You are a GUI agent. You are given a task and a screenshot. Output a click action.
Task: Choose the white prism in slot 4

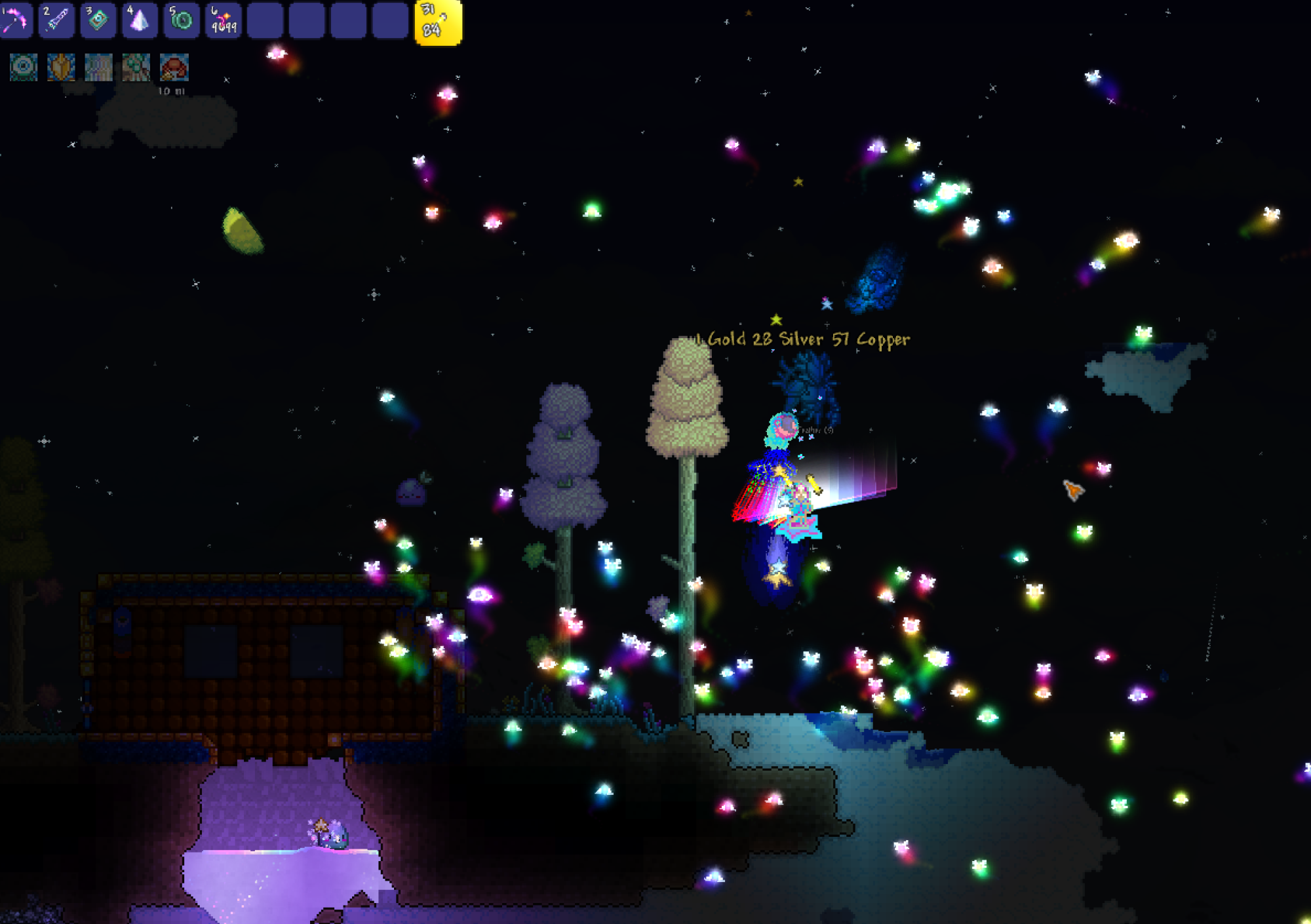139,20
